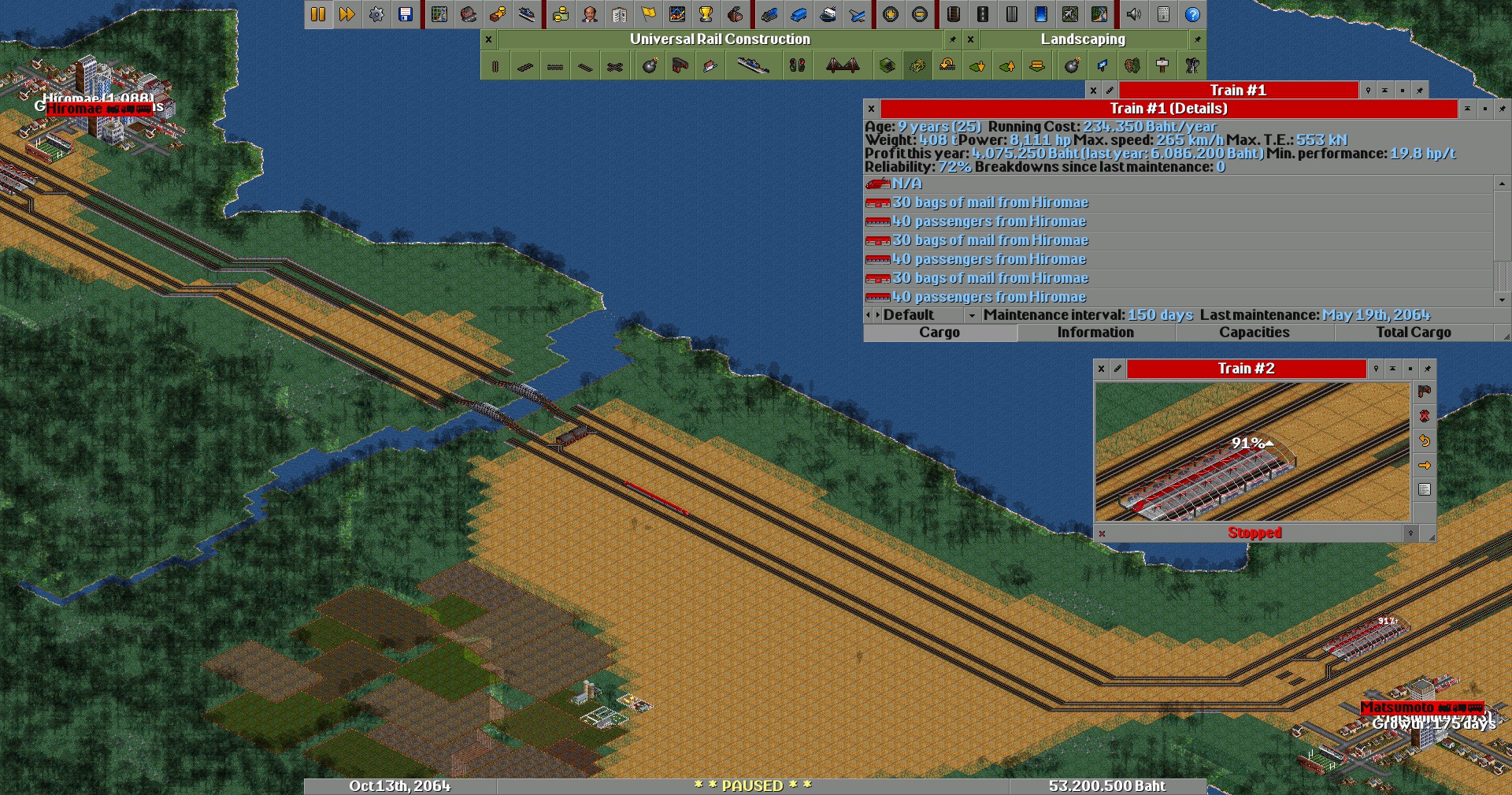1512x795 pixels.
Task: Show Train #2 details list button
Action: (x=1424, y=489)
